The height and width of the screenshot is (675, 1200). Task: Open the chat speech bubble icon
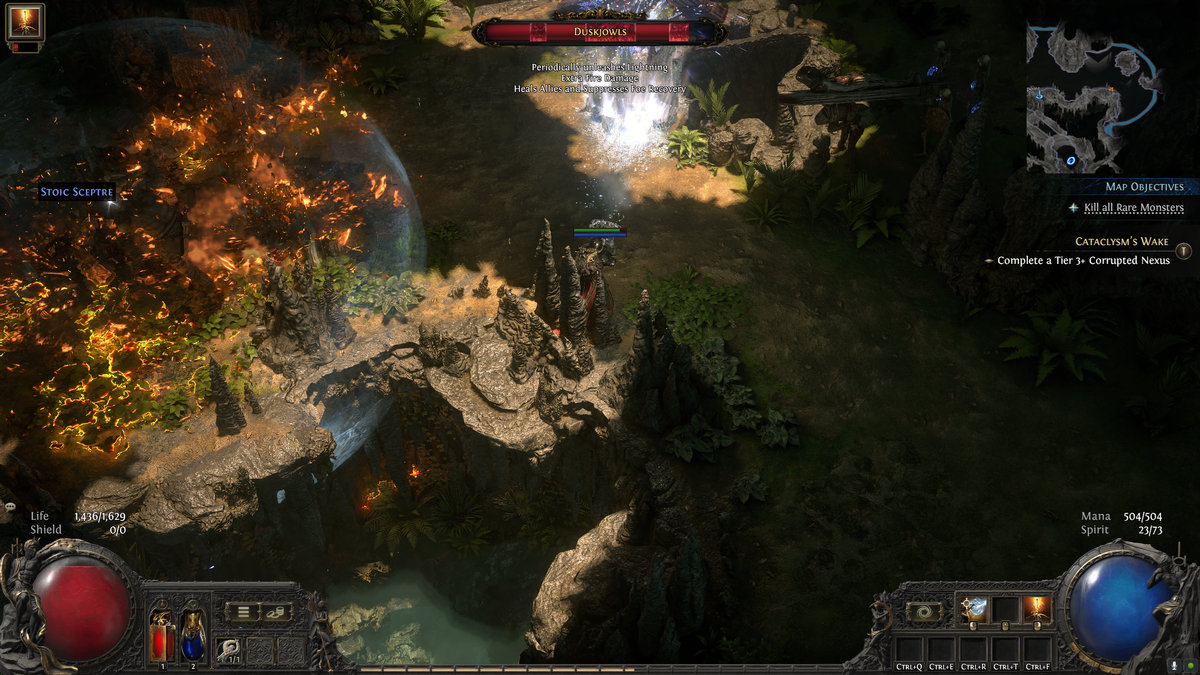tap(10, 507)
